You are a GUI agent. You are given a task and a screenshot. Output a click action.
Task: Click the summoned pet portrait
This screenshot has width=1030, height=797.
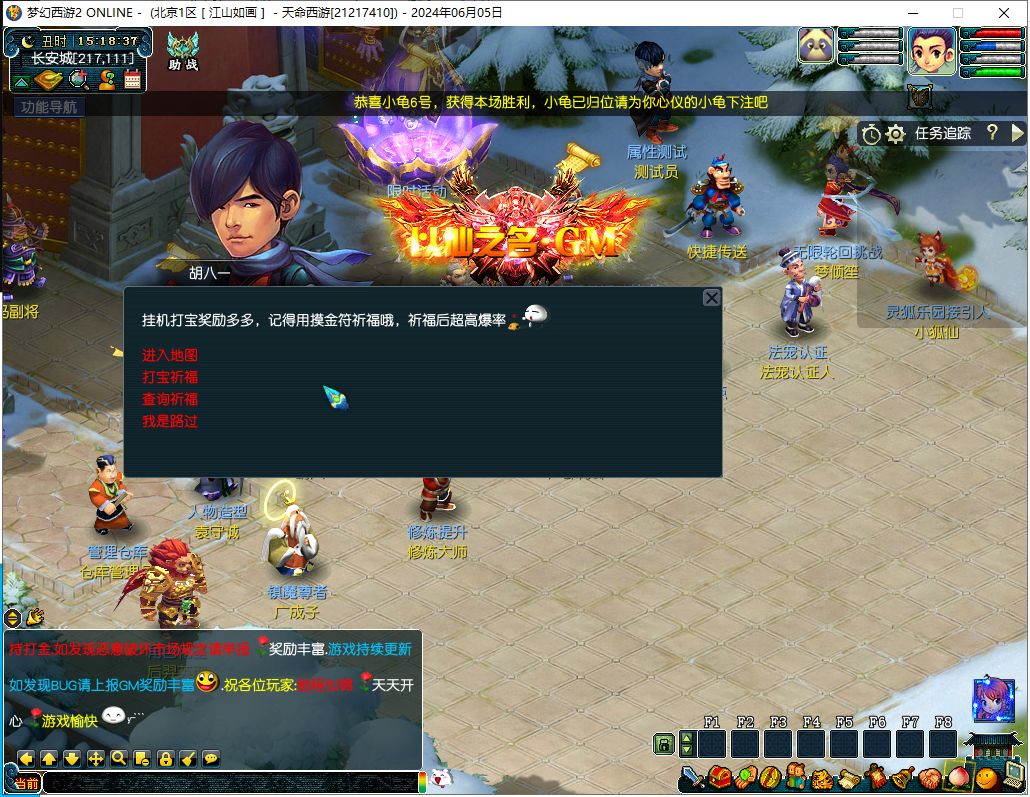(x=816, y=45)
